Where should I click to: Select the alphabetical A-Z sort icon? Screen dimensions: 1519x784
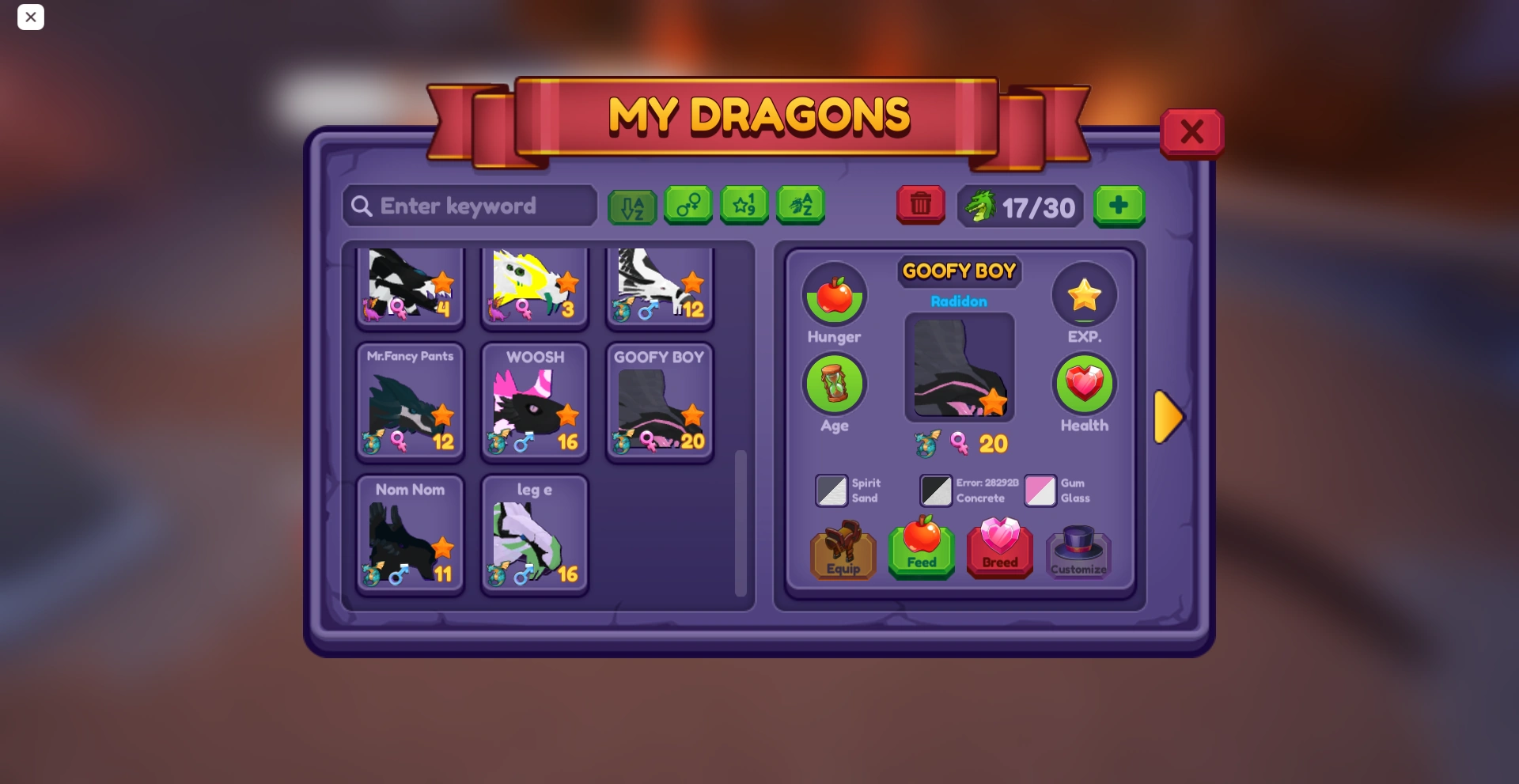pos(631,206)
